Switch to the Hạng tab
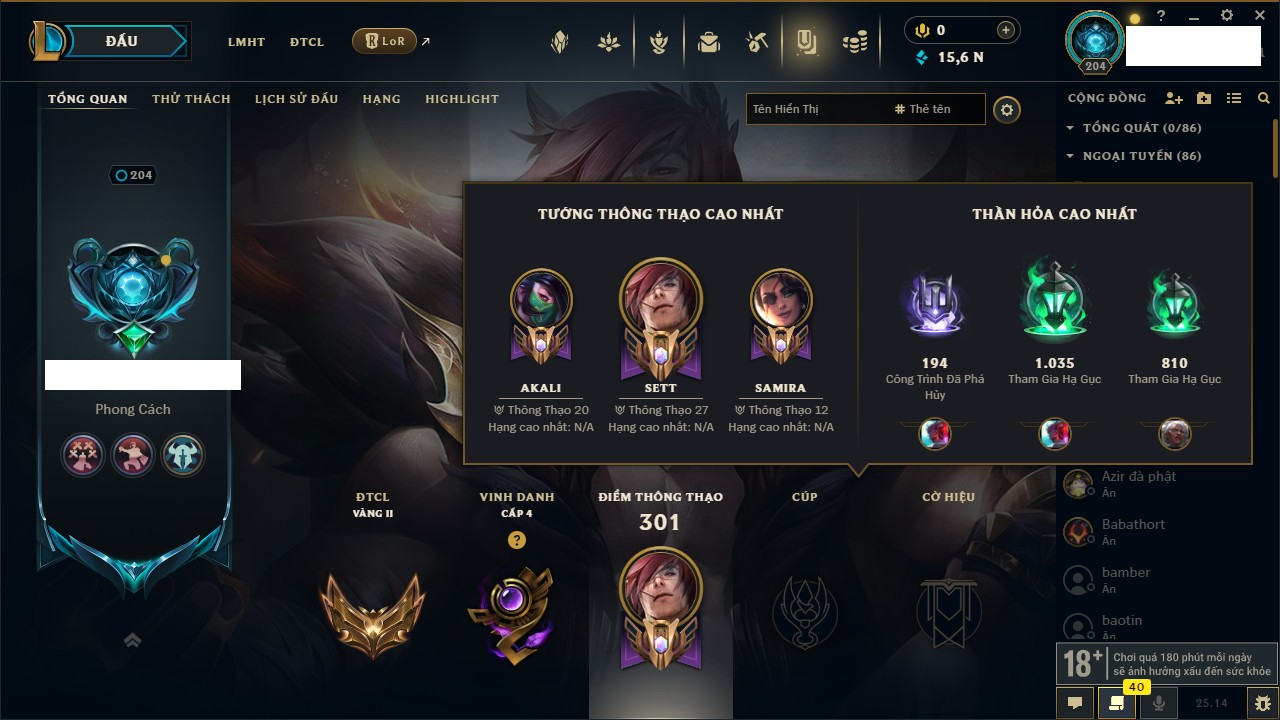The height and width of the screenshot is (720, 1280). pos(381,99)
